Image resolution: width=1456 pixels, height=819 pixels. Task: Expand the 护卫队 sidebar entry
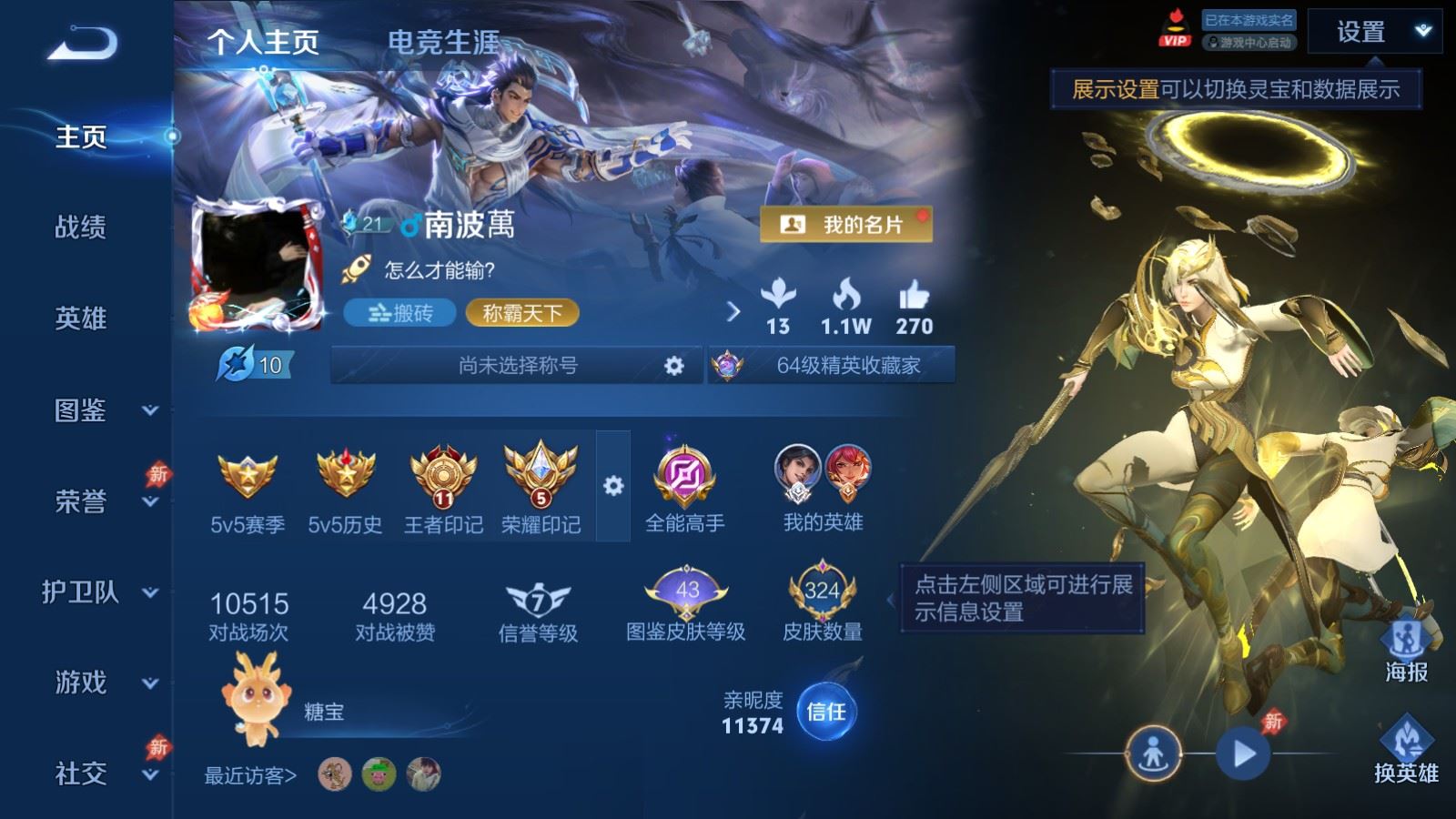(100, 592)
